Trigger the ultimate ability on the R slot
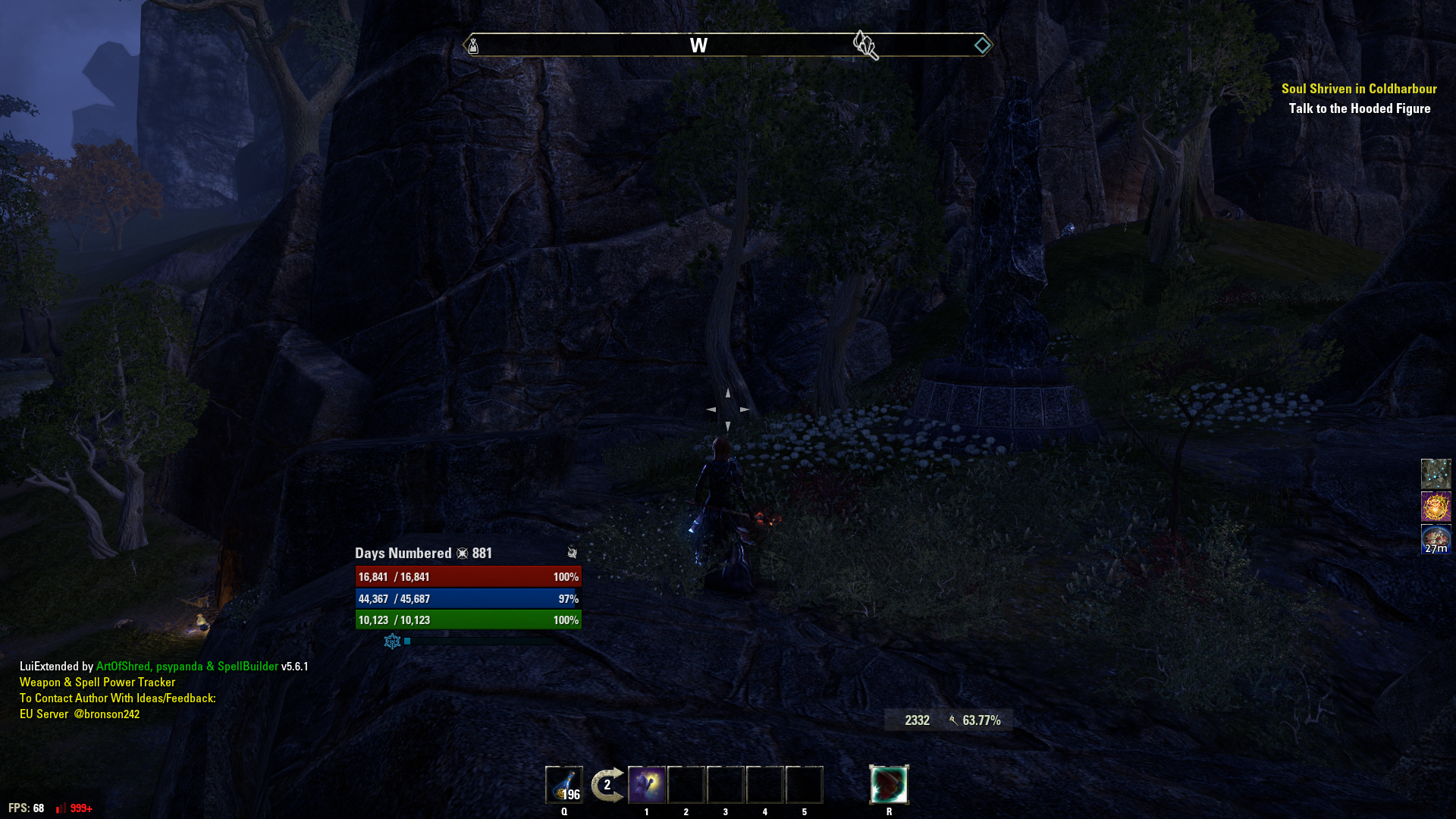The width and height of the screenshot is (1456, 819). point(890,784)
